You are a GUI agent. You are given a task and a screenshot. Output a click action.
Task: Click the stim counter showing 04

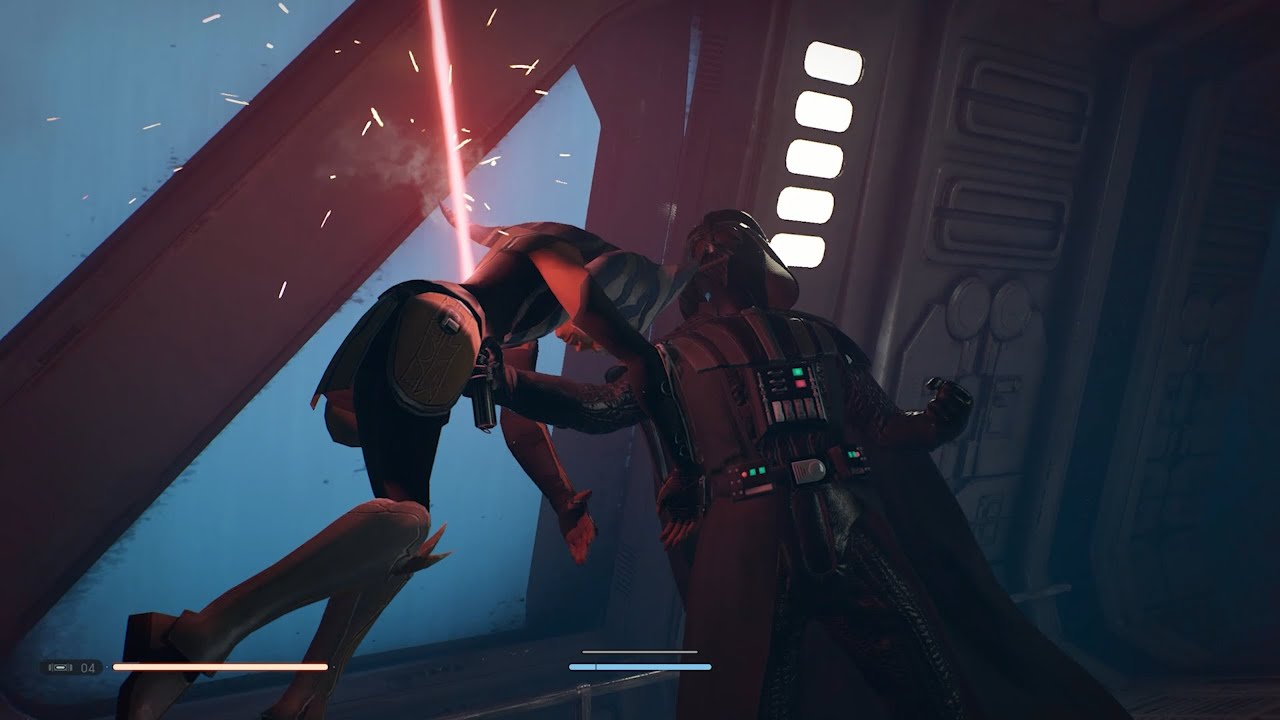(x=87, y=667)
